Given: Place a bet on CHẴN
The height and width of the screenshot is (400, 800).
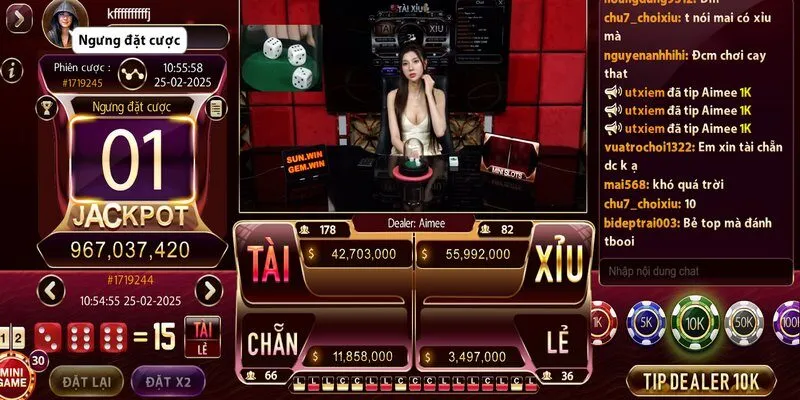Looking at the screenshot, I should click(x=272, y=343).
